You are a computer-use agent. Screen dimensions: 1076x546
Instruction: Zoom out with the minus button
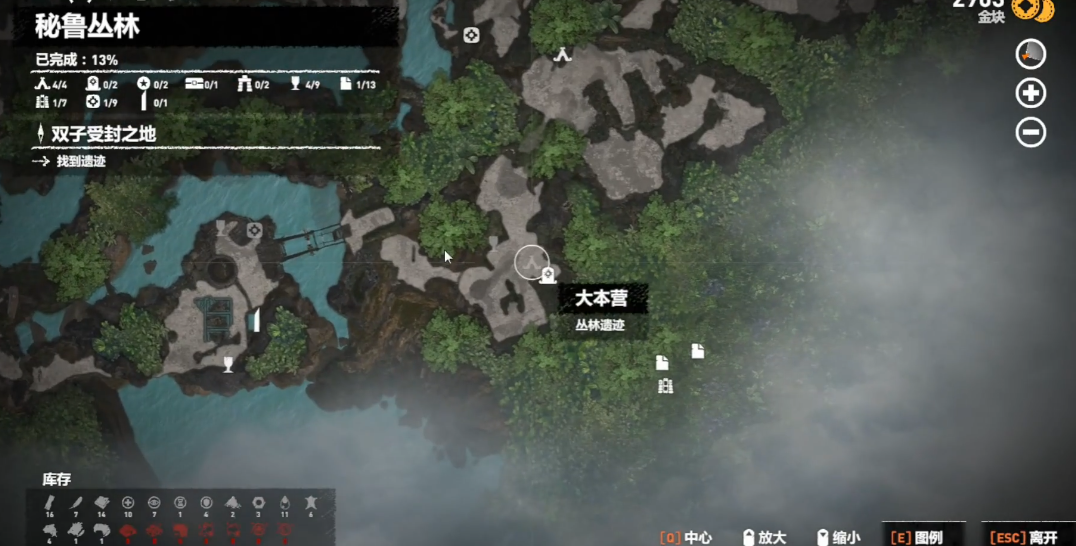click(x=1030, y=132)
